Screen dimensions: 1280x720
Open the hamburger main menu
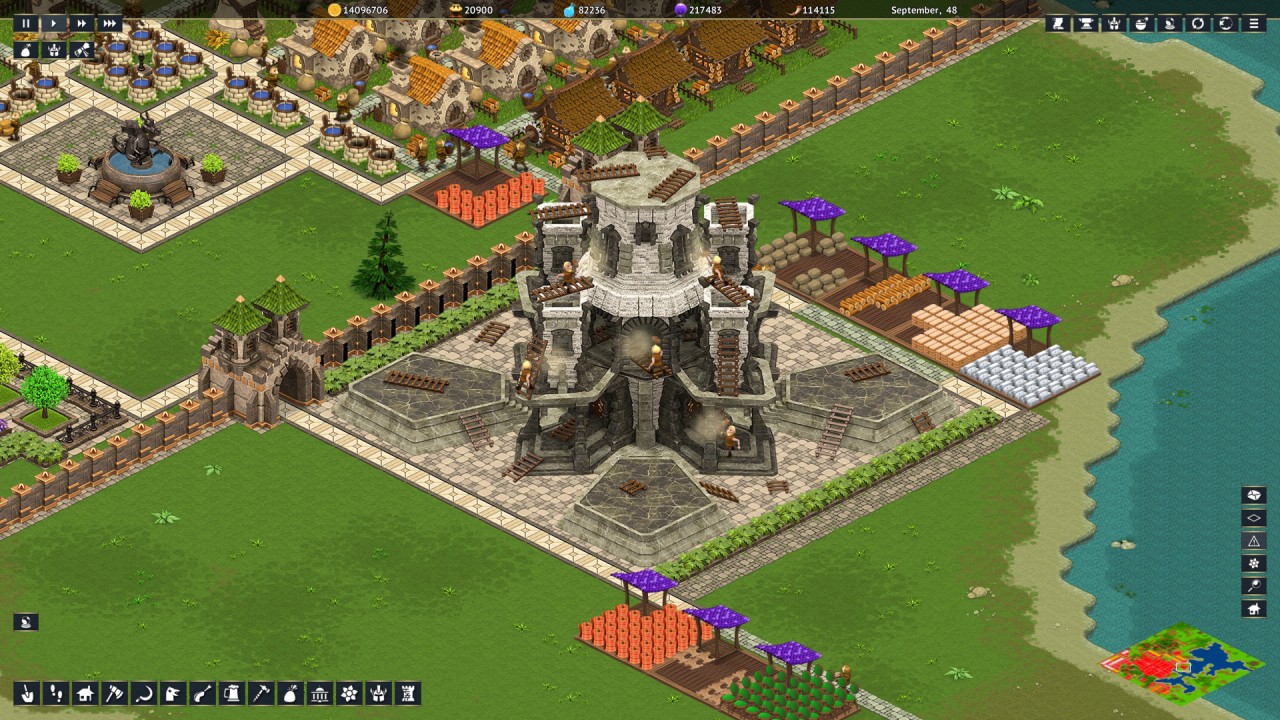(1253, 23)
